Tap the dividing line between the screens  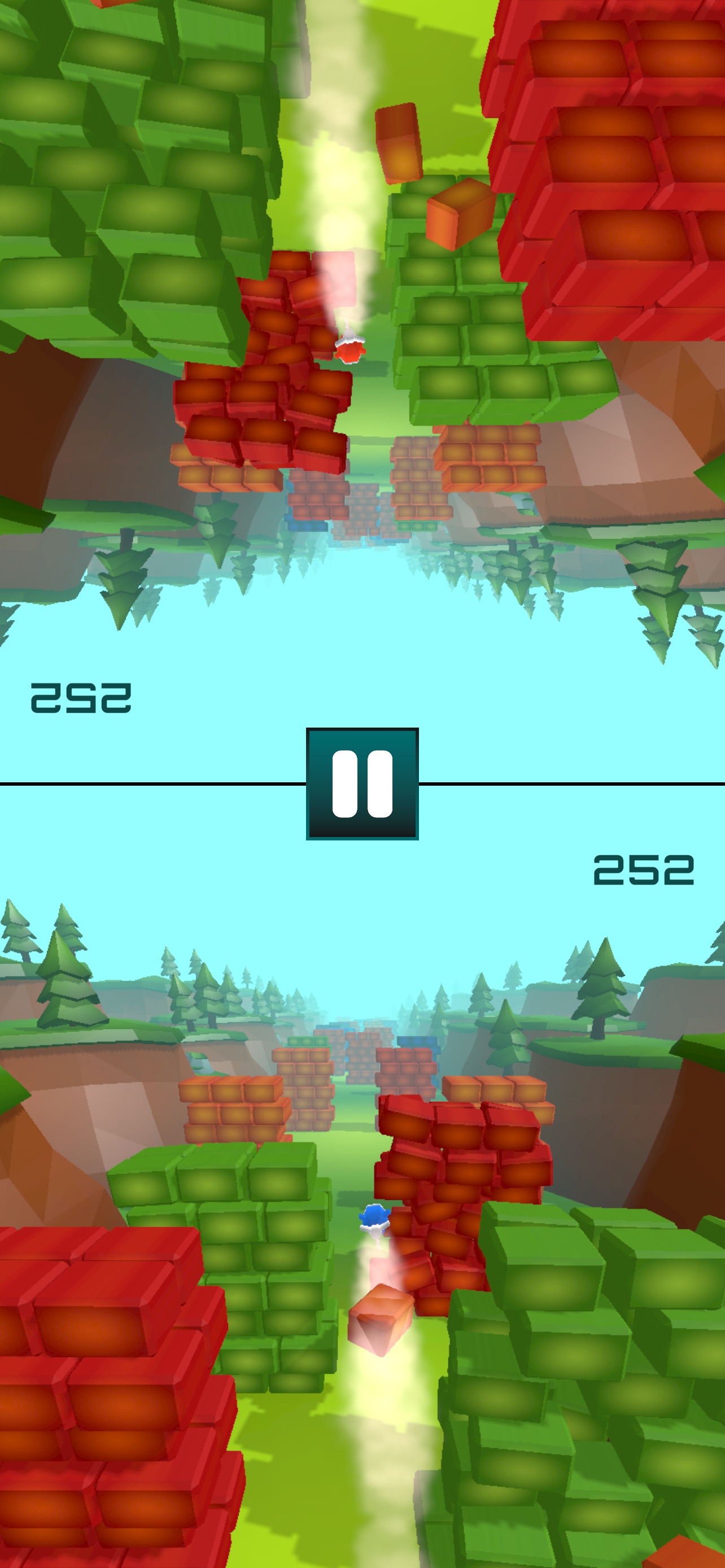pyautogui.click(x=152, y=783)
